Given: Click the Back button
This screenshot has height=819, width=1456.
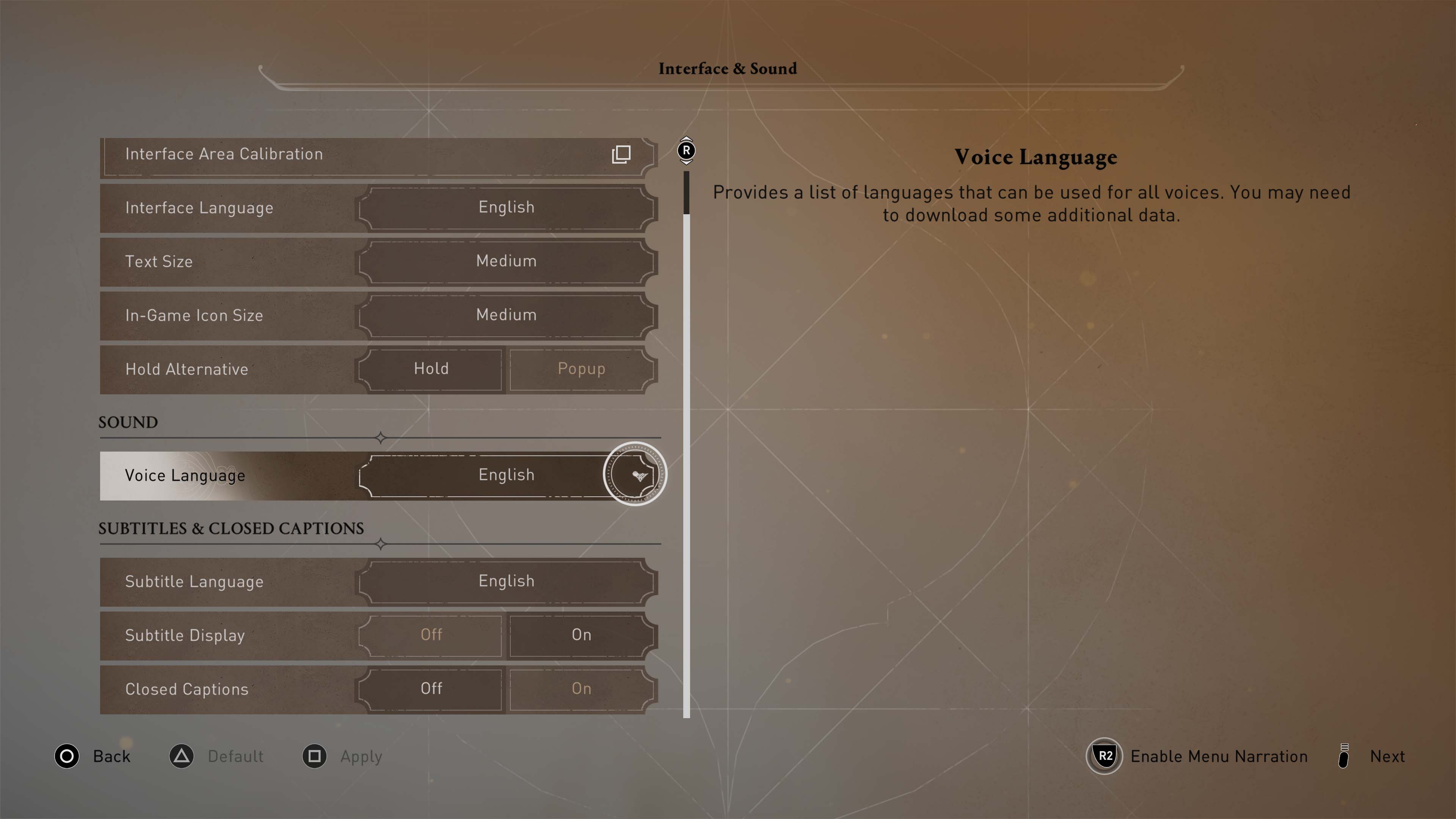Looking at the screenshot, I should (112, 756).
